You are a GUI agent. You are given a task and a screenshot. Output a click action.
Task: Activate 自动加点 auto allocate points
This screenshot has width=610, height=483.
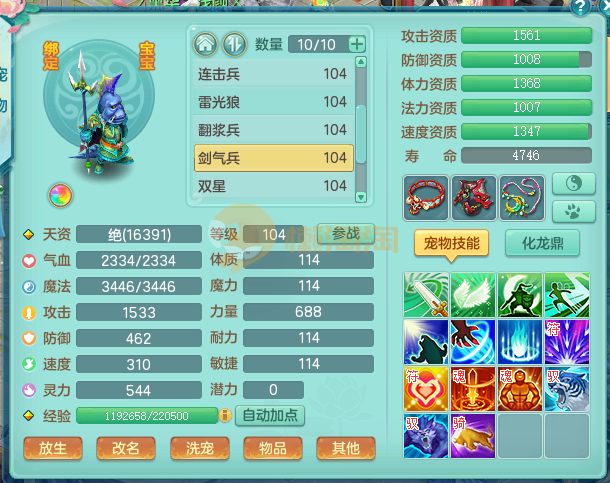coord(270,415)
